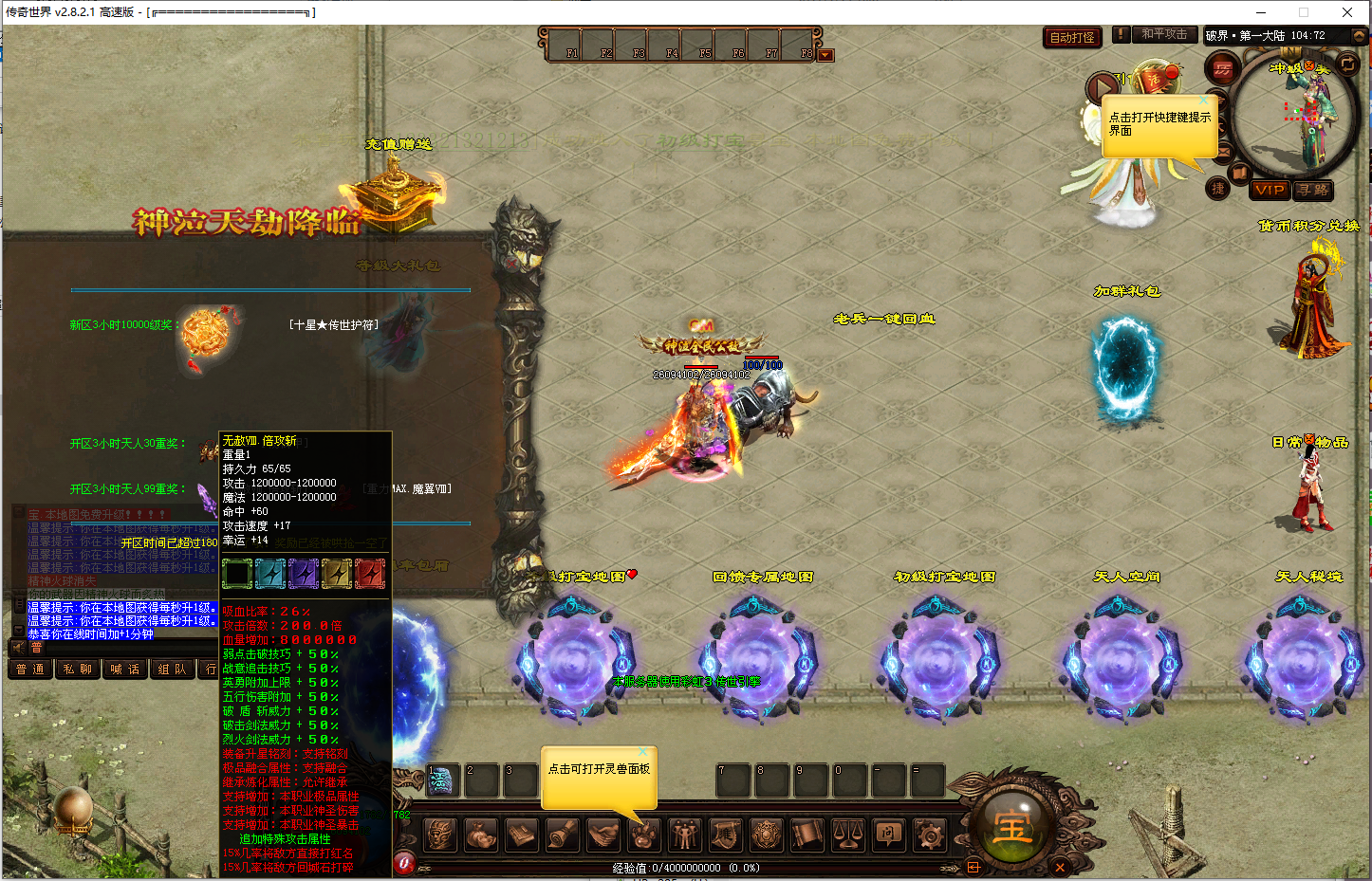Open the VIP panel
Image resolution: width=1372 pixels, height=881 pixels.
coord(1269,190)
